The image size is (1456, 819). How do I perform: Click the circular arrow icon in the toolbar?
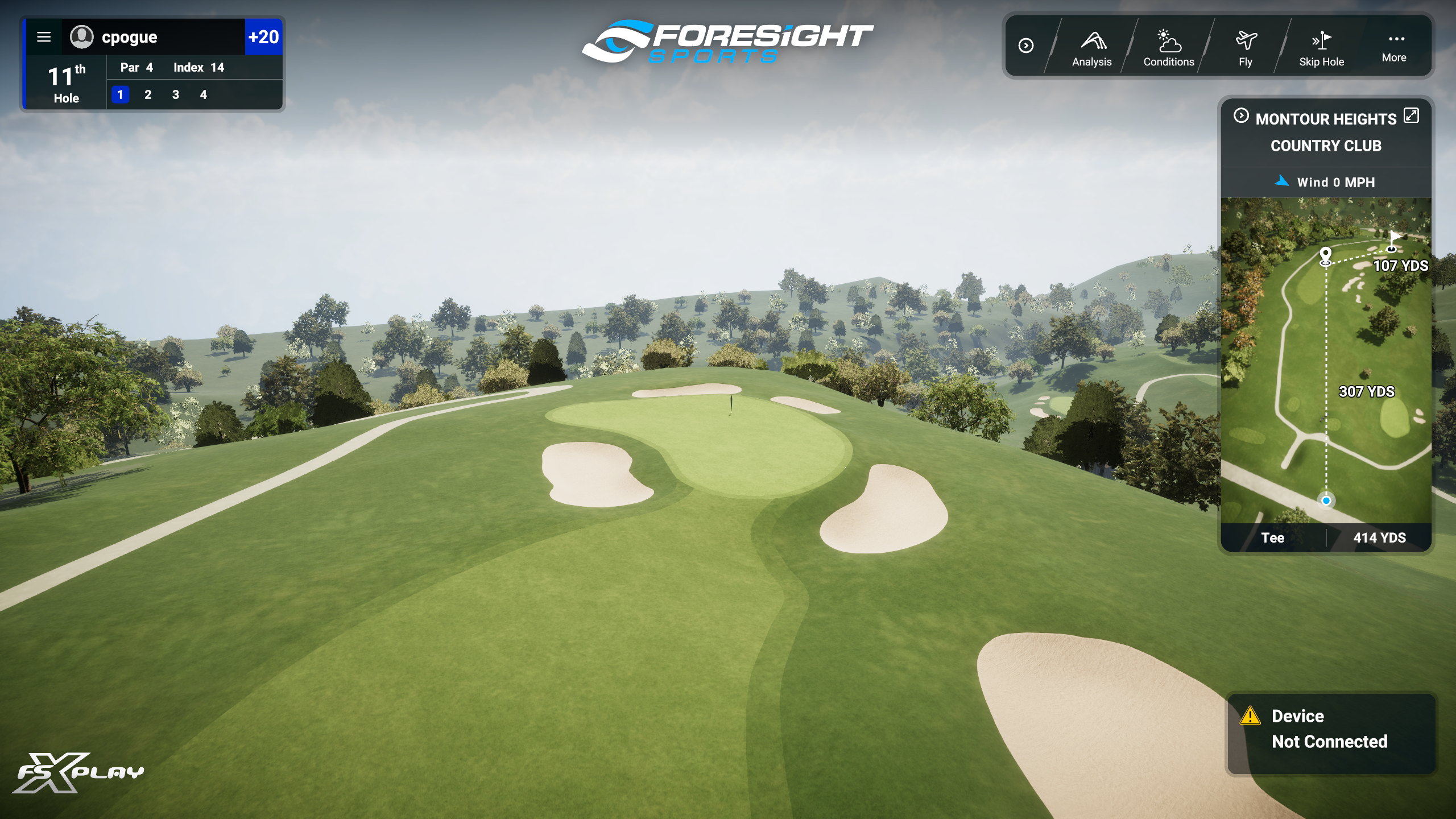pos(1027,46)
